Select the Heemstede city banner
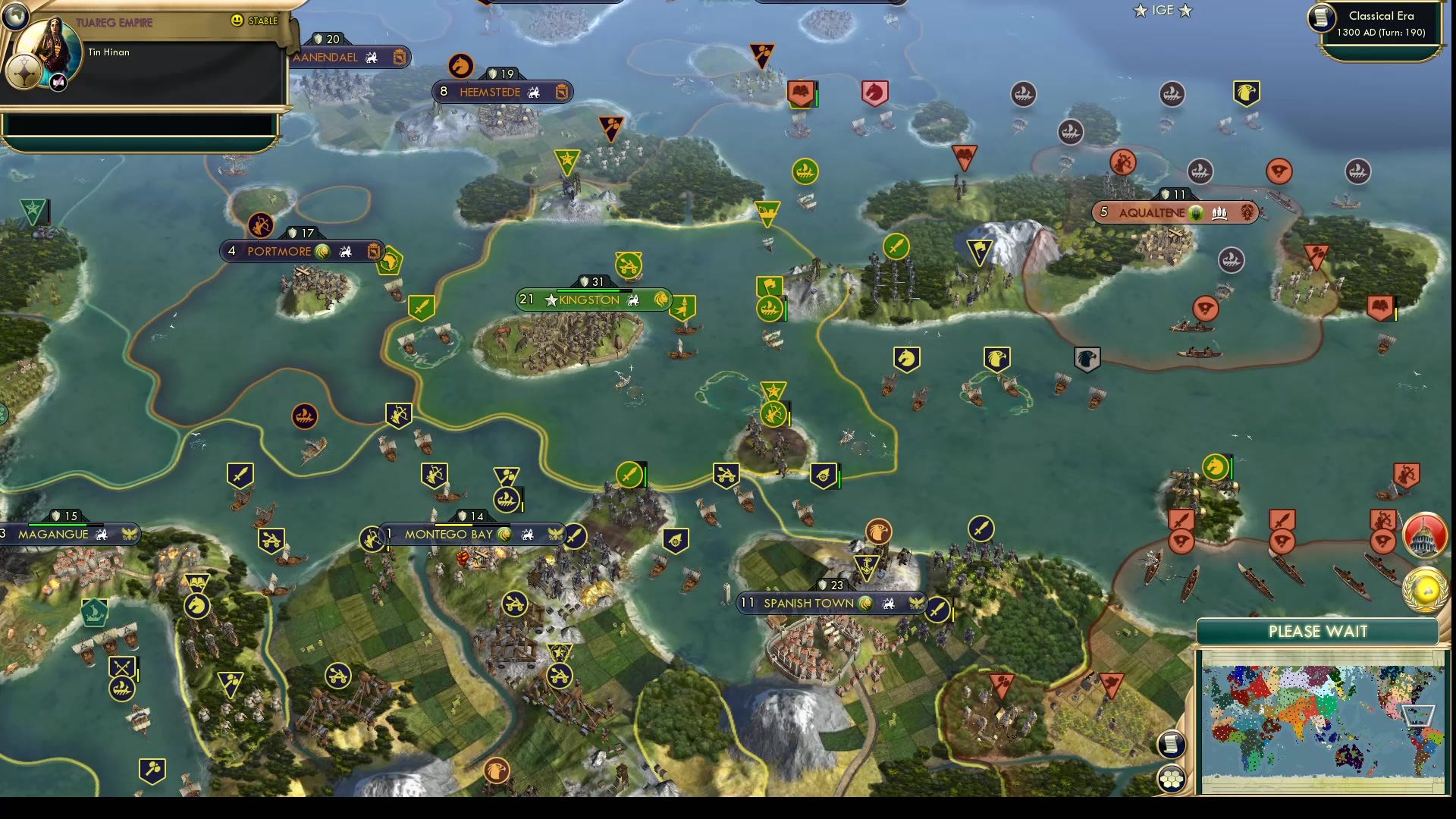The width and height of the screenshot is (1456, 819). [x=500, y=92]
